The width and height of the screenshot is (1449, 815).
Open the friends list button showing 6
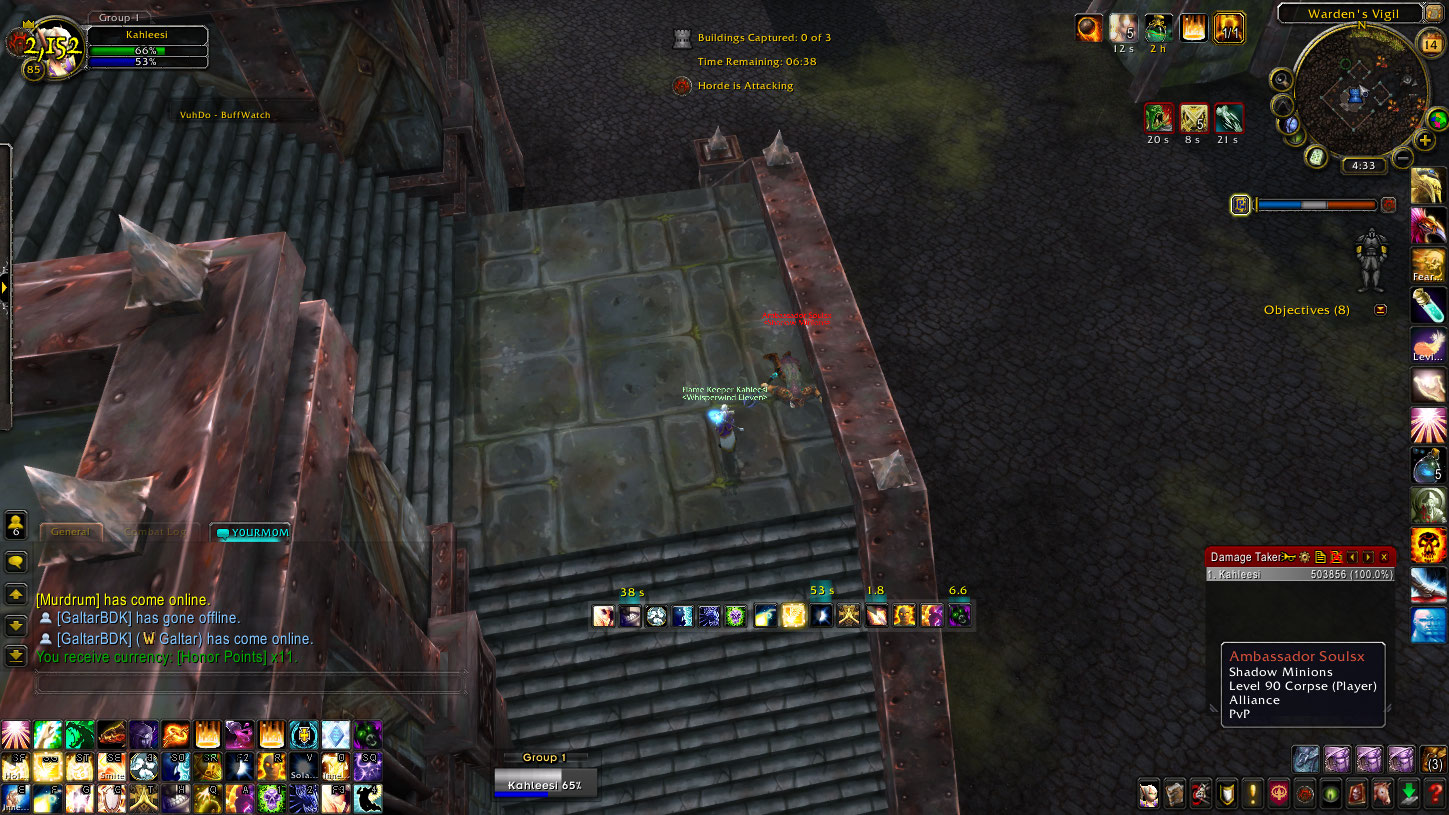16,525
